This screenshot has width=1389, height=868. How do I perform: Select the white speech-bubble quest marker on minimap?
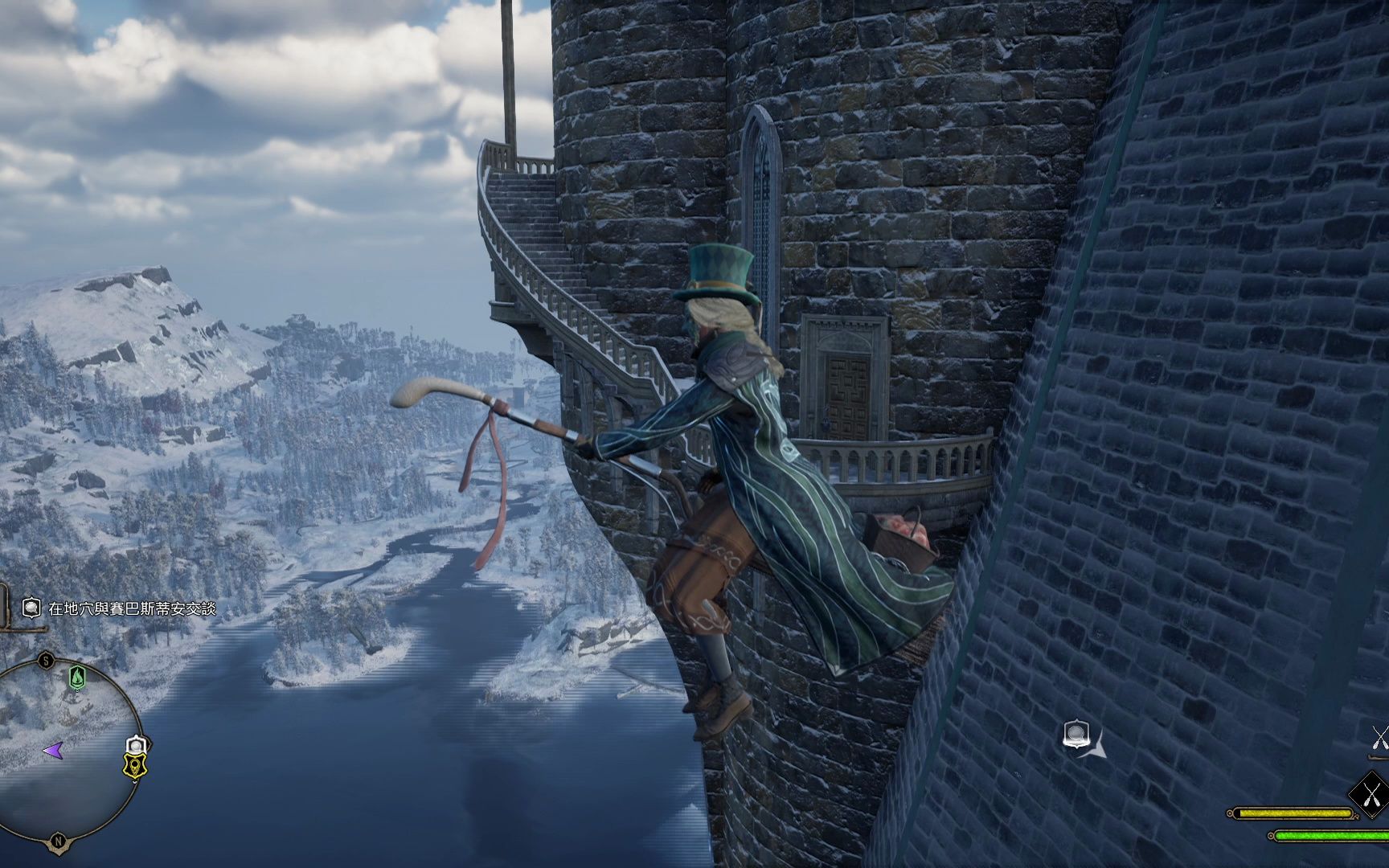[137, 745]
